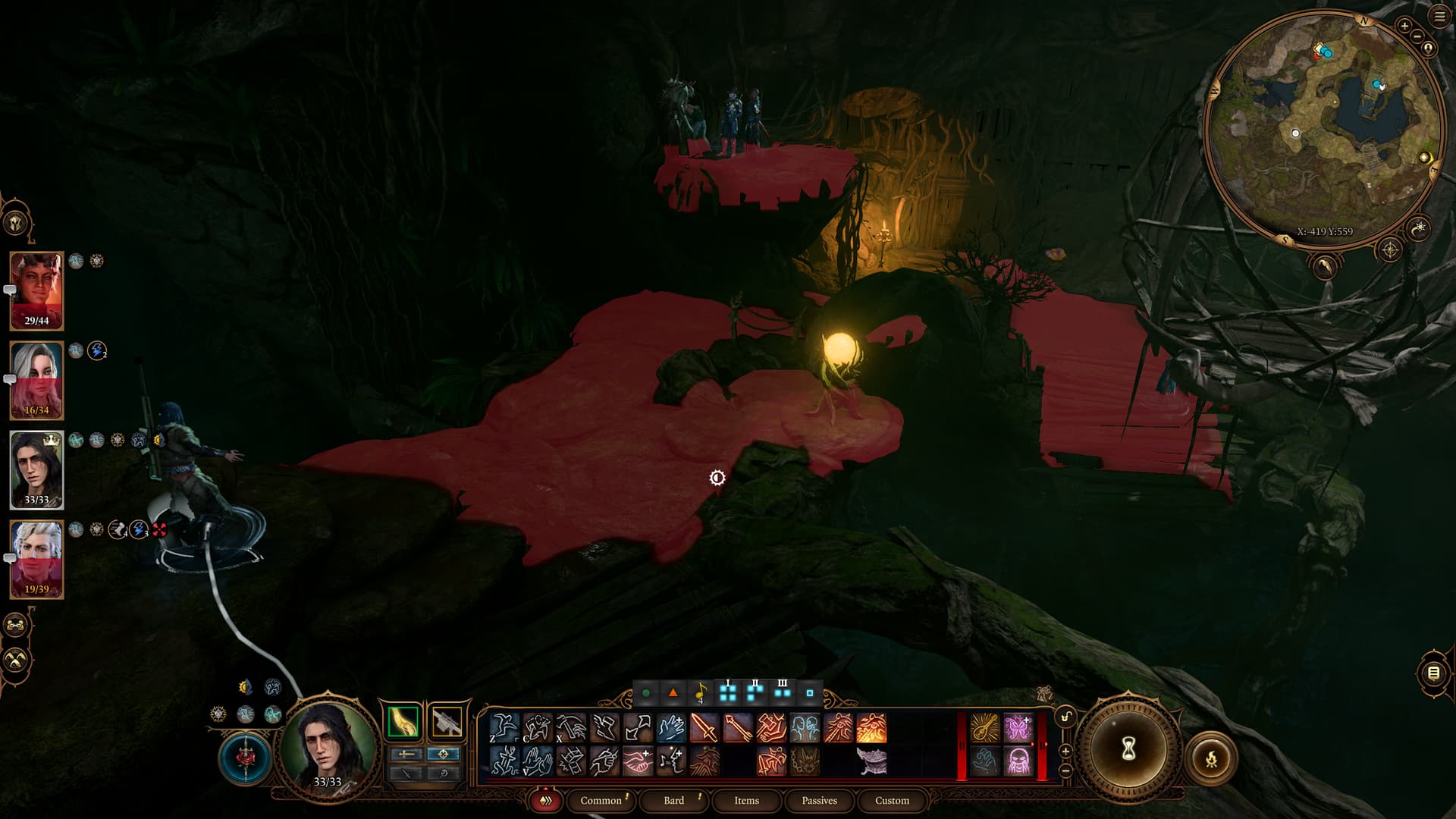Open the Bard hotbar tab

click(x=673, y=800)
